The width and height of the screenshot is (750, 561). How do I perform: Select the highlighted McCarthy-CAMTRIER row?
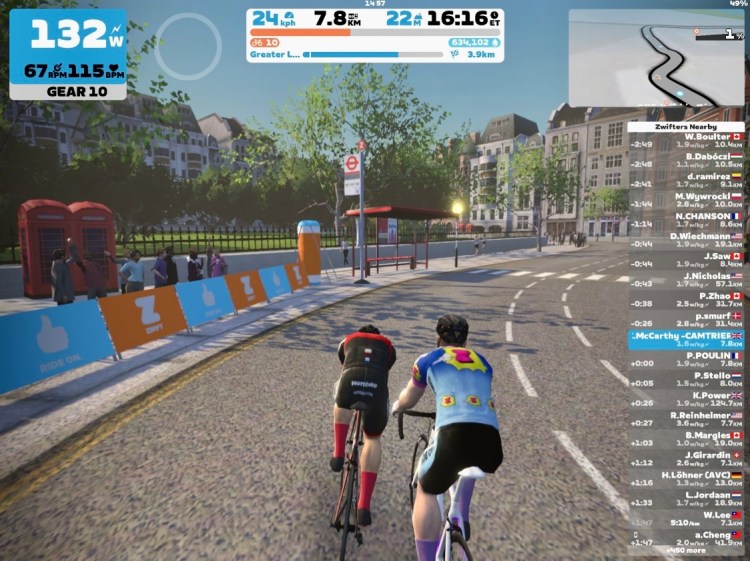(x=686, y=339)
